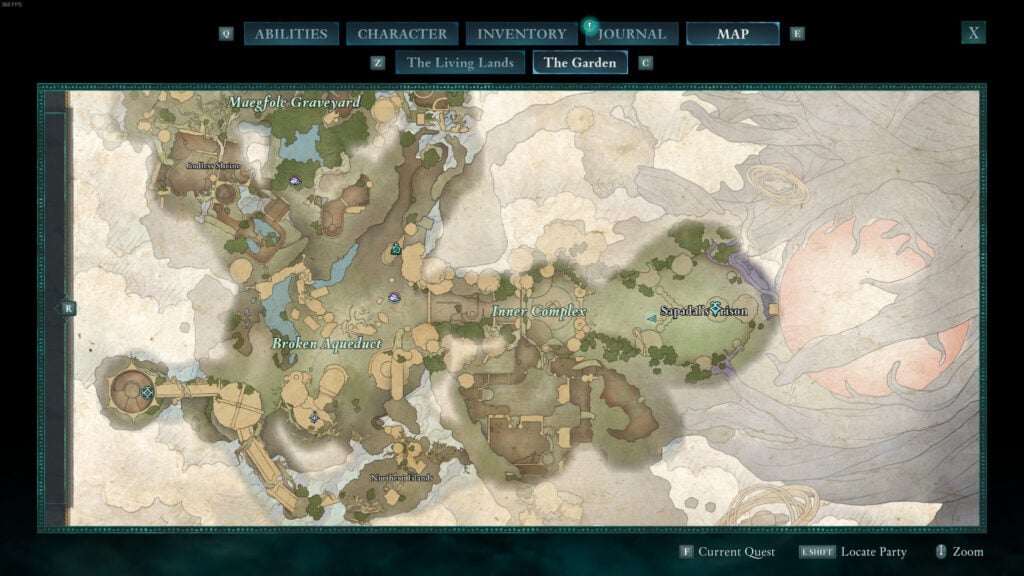The width and height of the screenshot is (1024, 576).
Task: Select the teal marker at Sapadal's Prison
Action: click(x=715, y=309)
